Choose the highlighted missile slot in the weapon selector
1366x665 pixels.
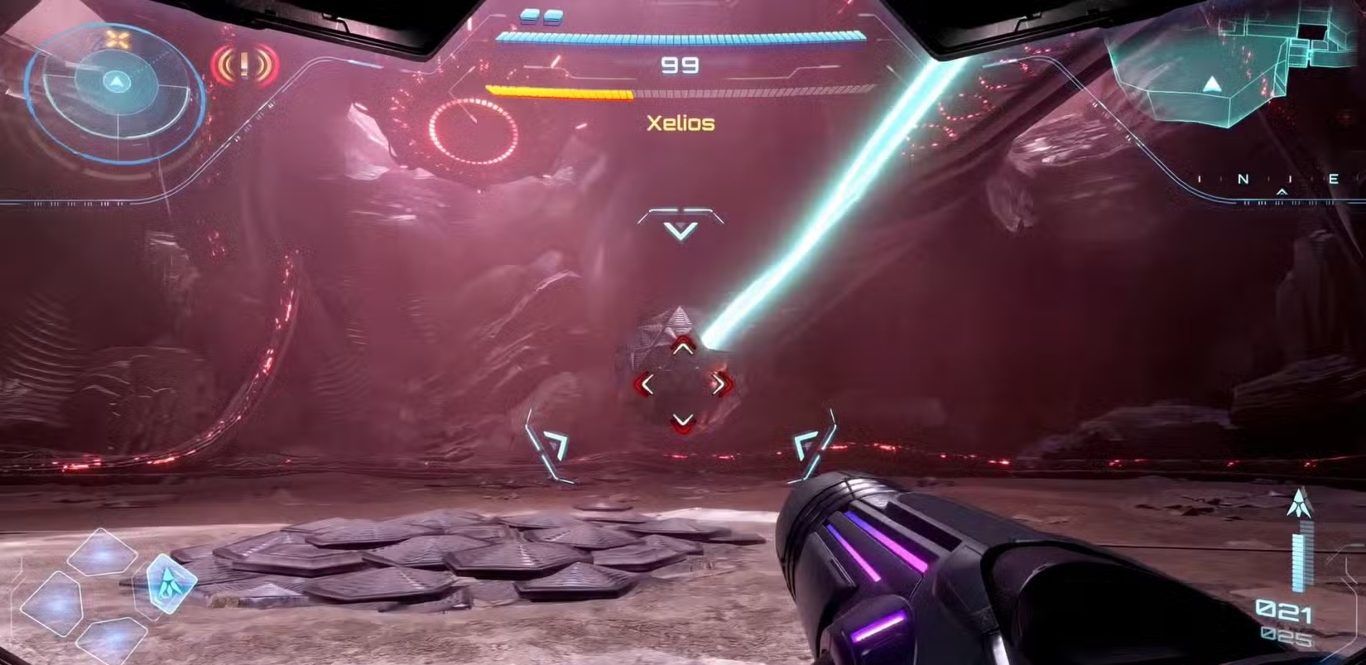[x=164, y=583]
